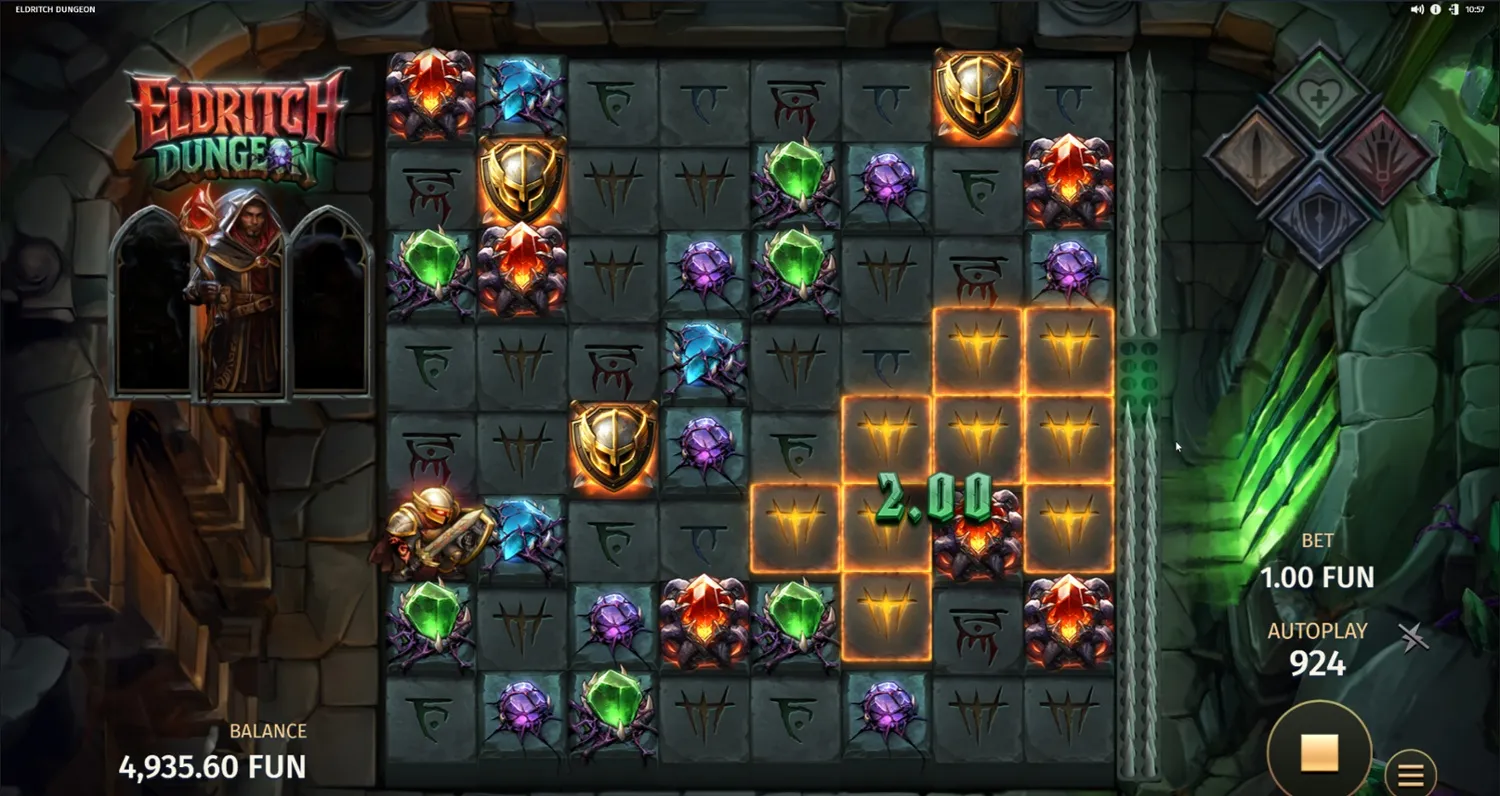Screen dimensions: 1500x796
Task: Select the red claw exclamation rune
Action: tap(1383, 155)
